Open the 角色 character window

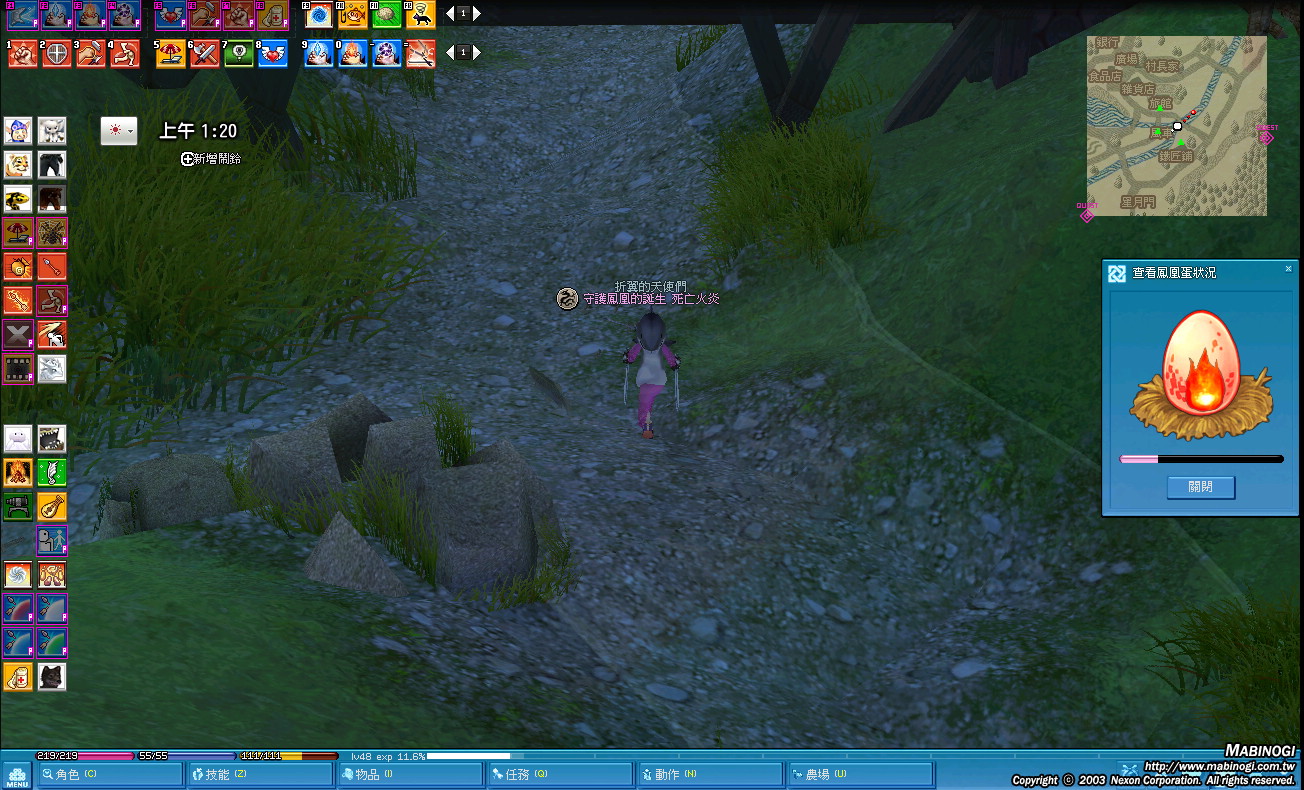pyautogui.click(x=108, y=774)
